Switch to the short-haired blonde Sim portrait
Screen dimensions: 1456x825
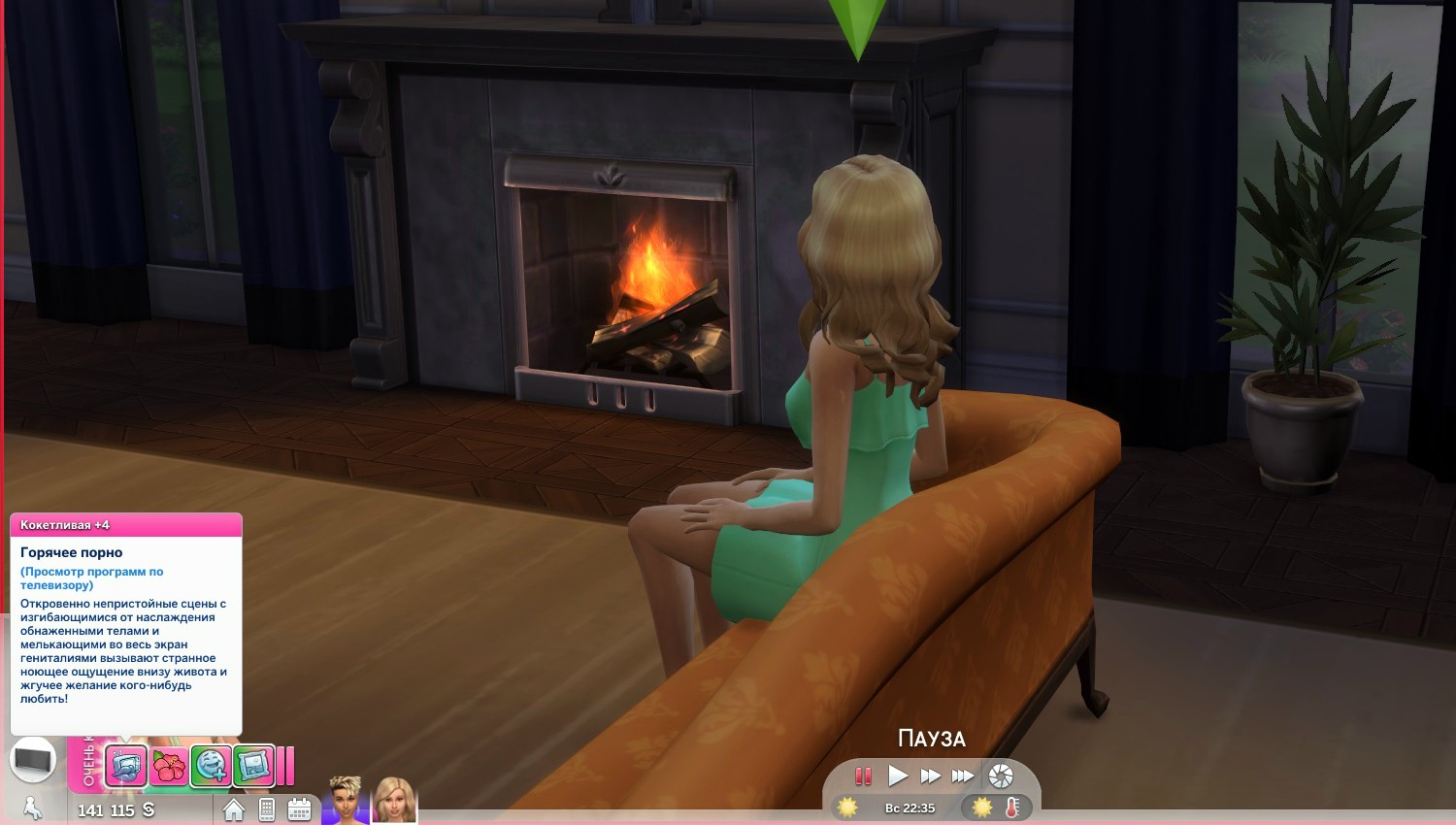pyautogui.click(x=345, y=800)
